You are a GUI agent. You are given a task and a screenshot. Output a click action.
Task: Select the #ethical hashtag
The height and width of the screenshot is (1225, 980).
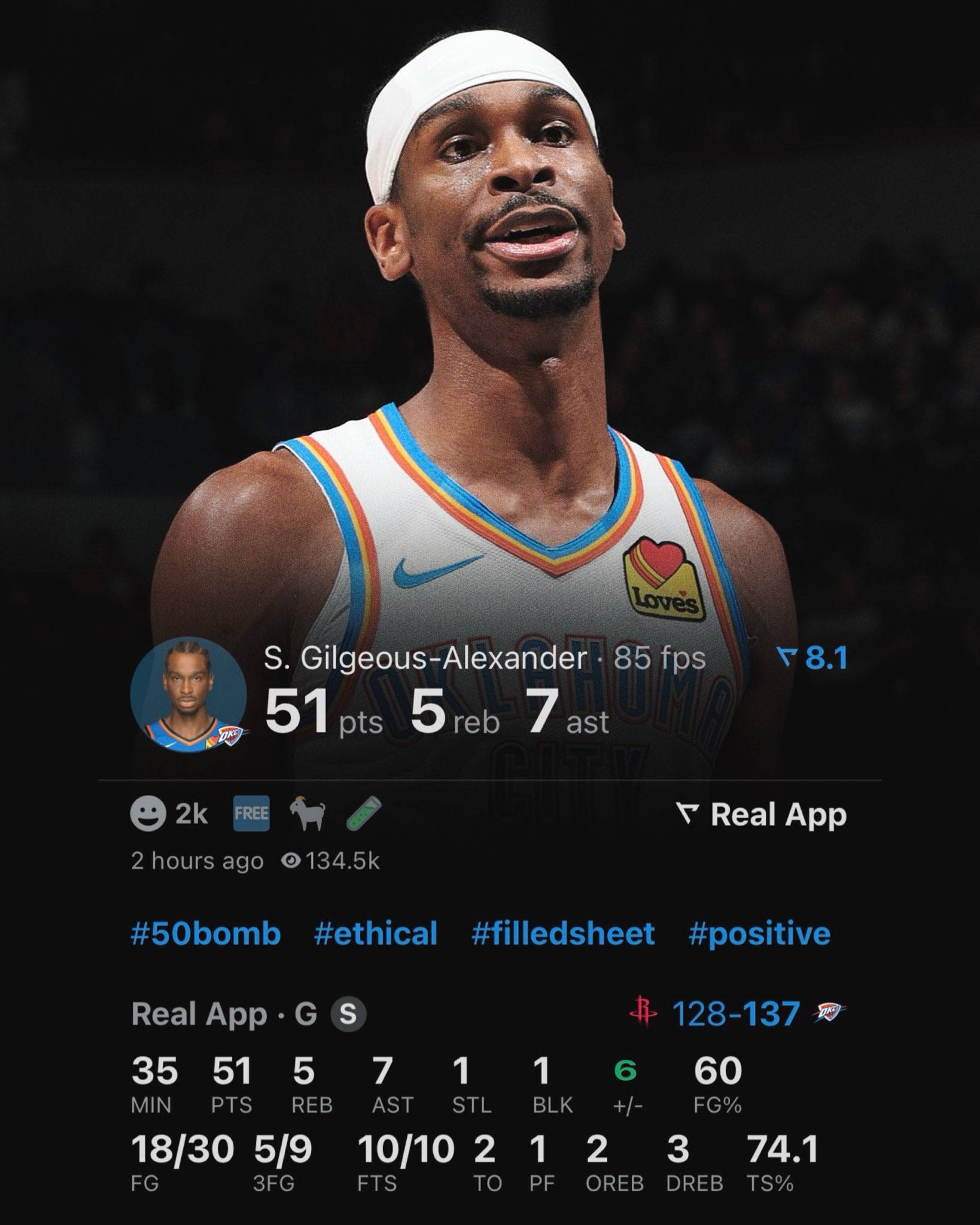pos(376,934)
